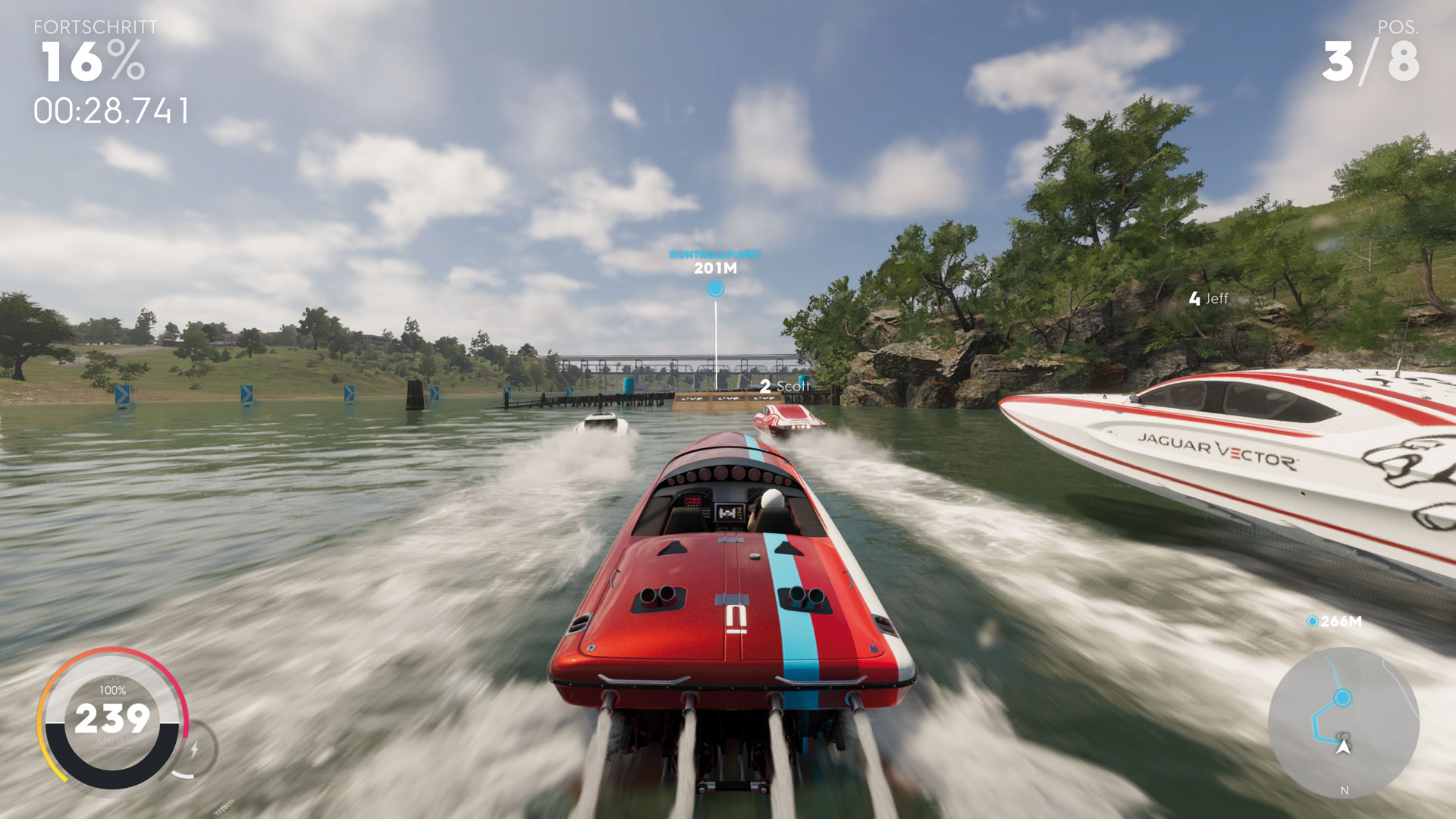Click the circular minimap
This screenshot has width=1456, height=819.
1343,721
